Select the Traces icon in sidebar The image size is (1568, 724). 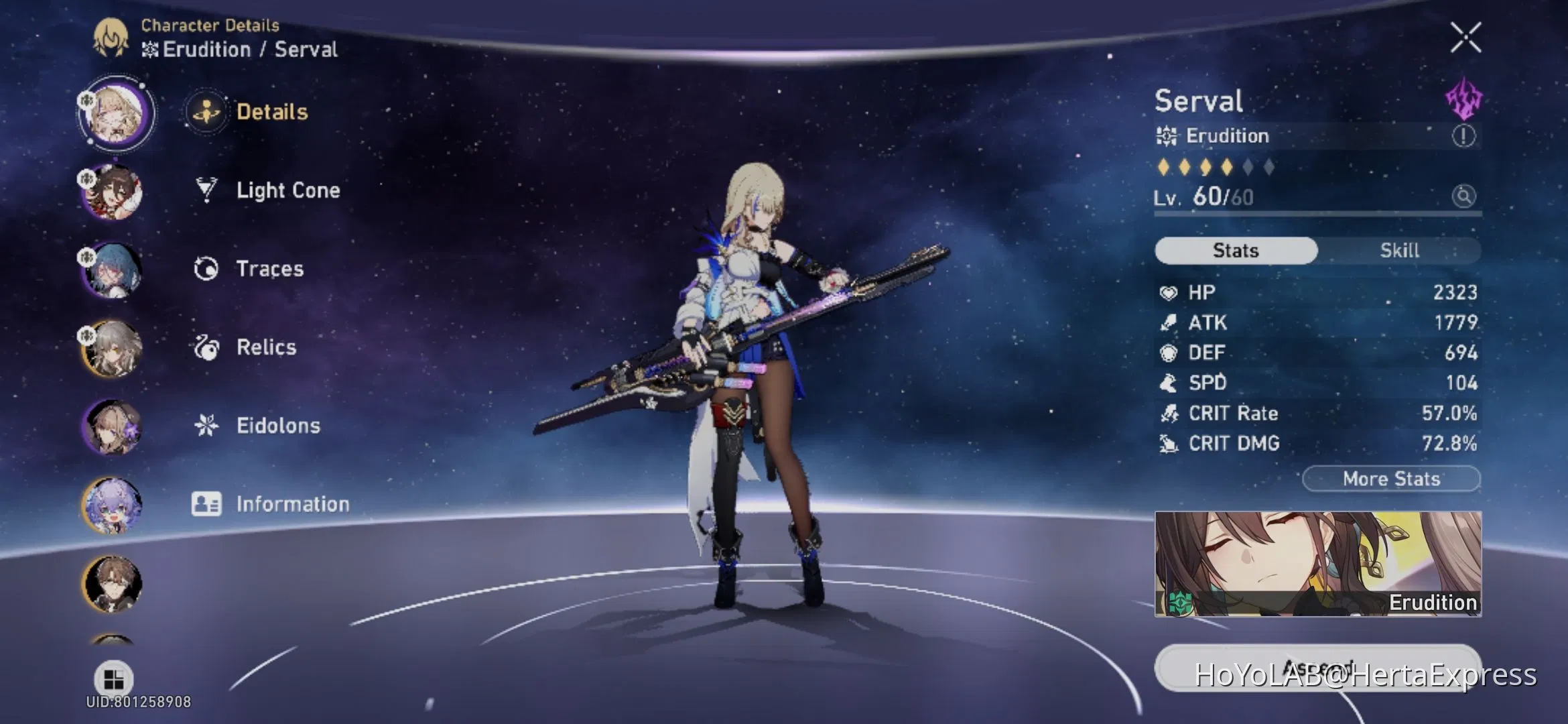(206, 268)
